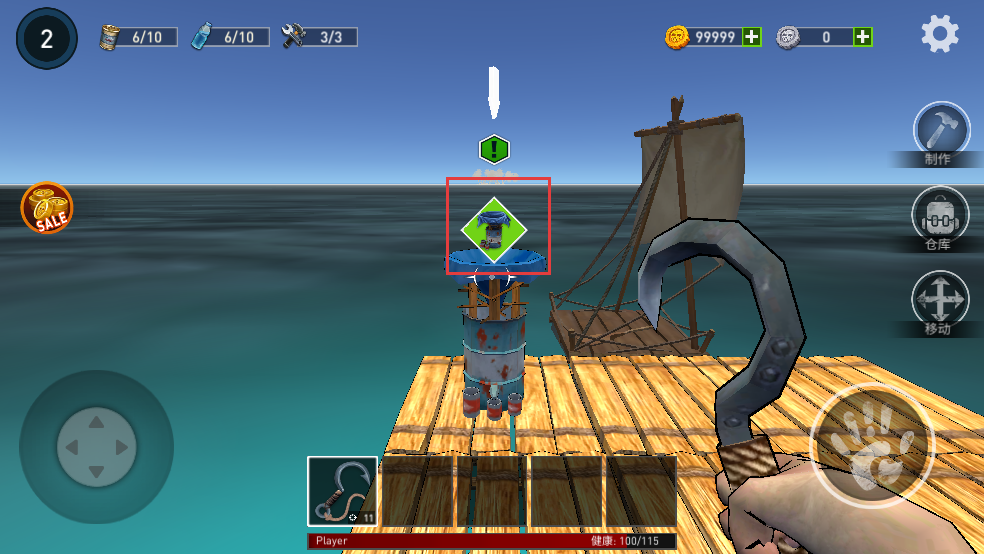Tap the virtual movement joystick pad
Screen dimensions: 984x554
[x=96, y=446]
